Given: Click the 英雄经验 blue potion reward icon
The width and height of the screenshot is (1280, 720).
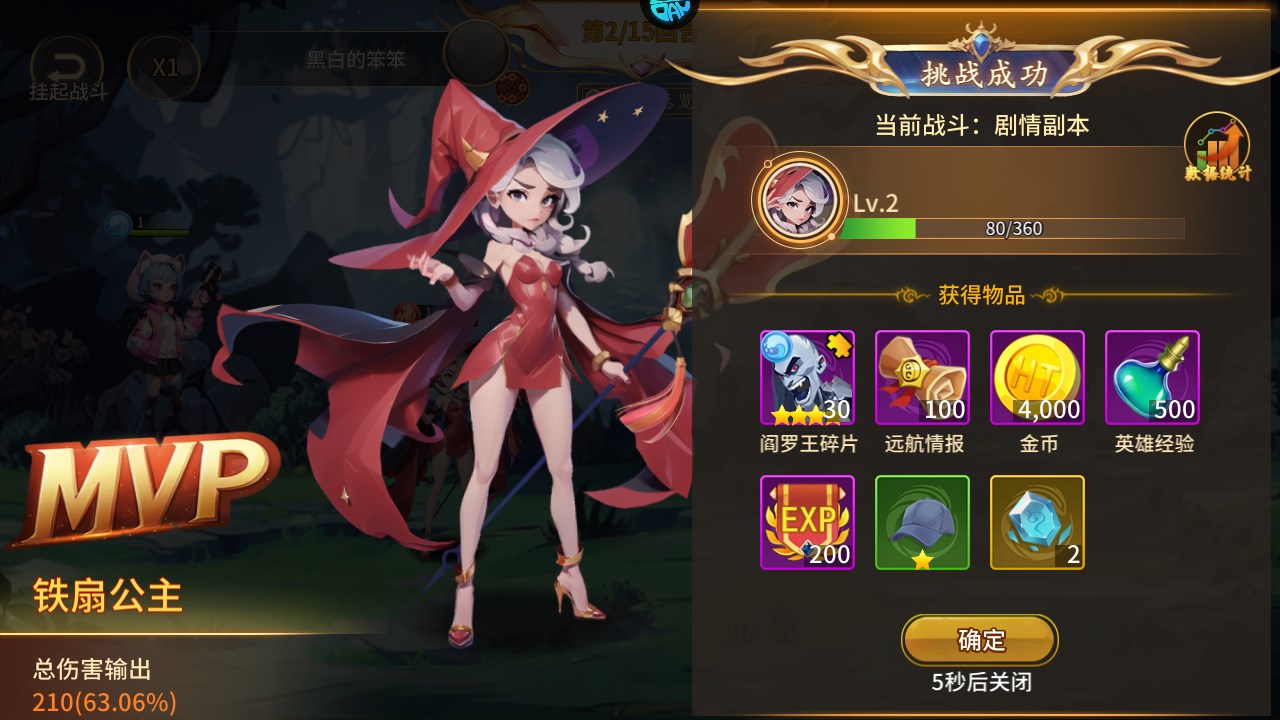Looking at the screenshot, I should (1151, 377).
